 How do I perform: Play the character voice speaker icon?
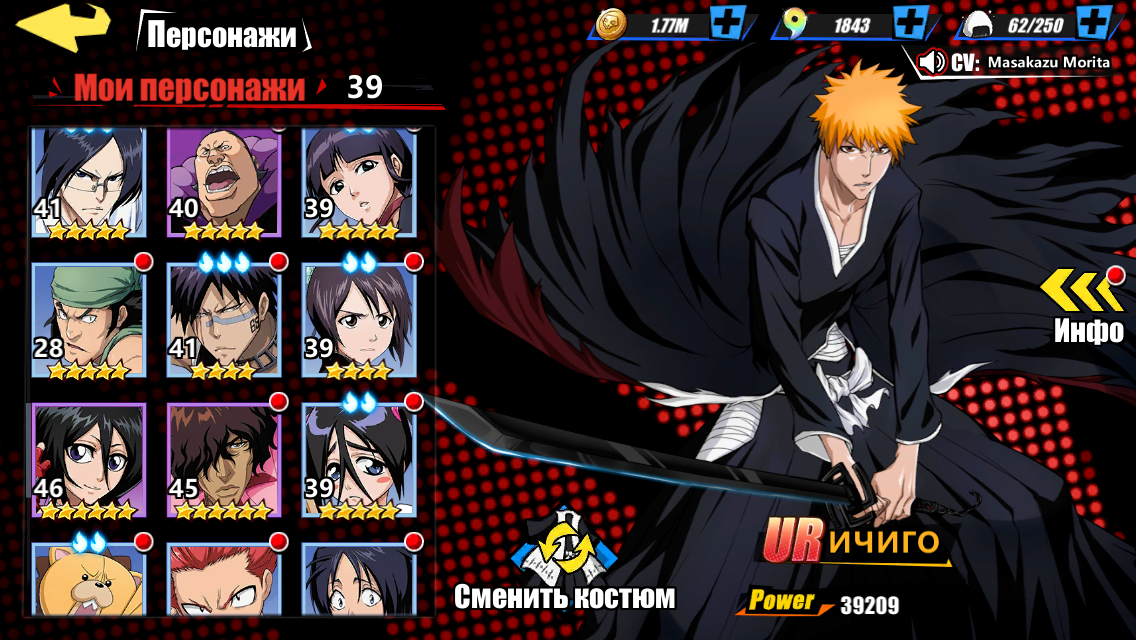(x=932, y=62)
